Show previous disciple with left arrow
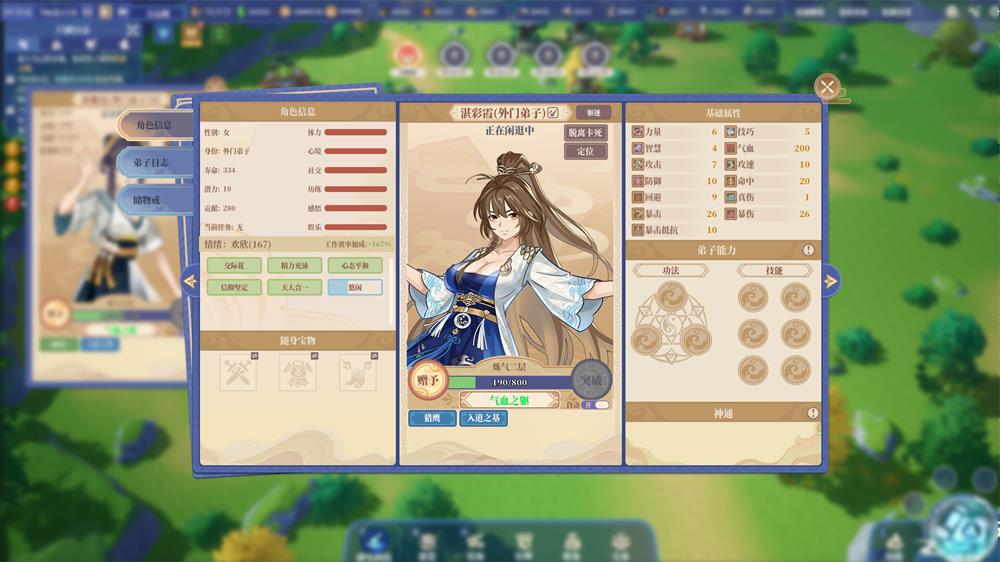This screenshot has width=1000, height=562. coord(190,282)
